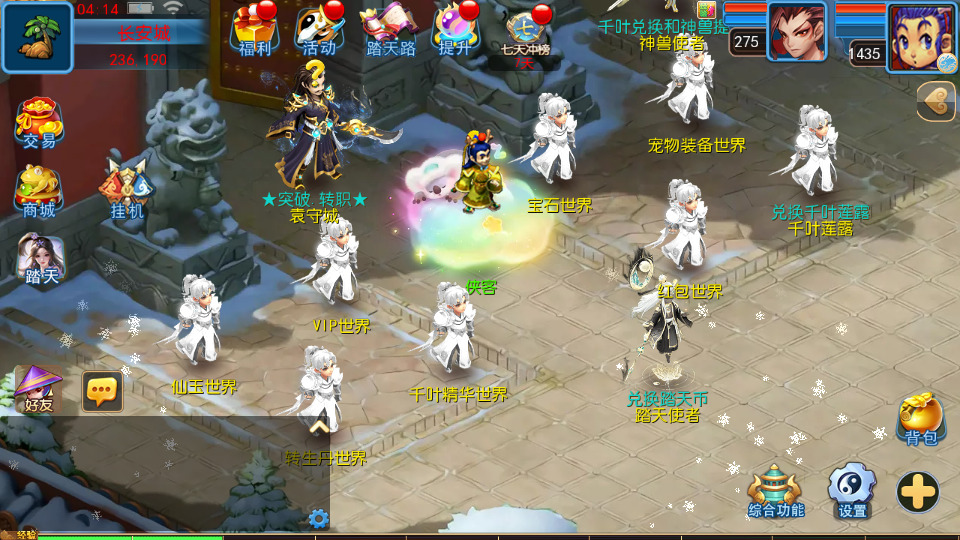
Task: Open chat settings with the blue gear
Action: pos(318,518)
